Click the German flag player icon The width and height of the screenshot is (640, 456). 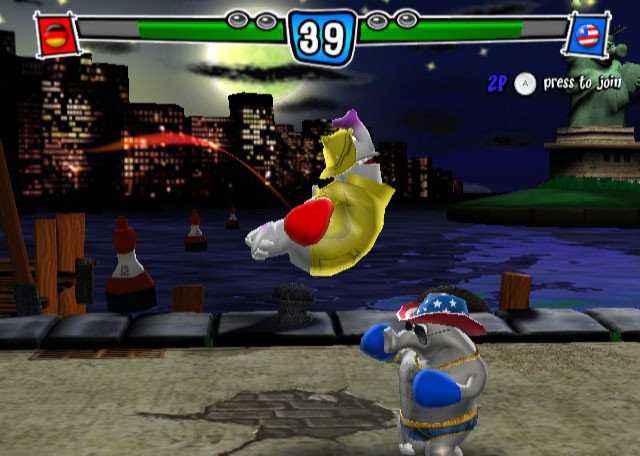(x=54, y=36)
